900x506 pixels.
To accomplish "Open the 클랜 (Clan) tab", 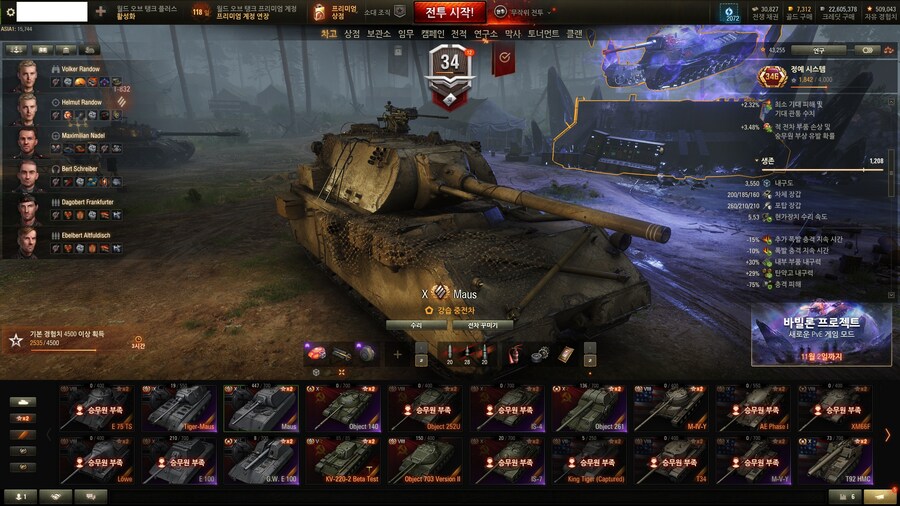I will (x=574, y=34).
